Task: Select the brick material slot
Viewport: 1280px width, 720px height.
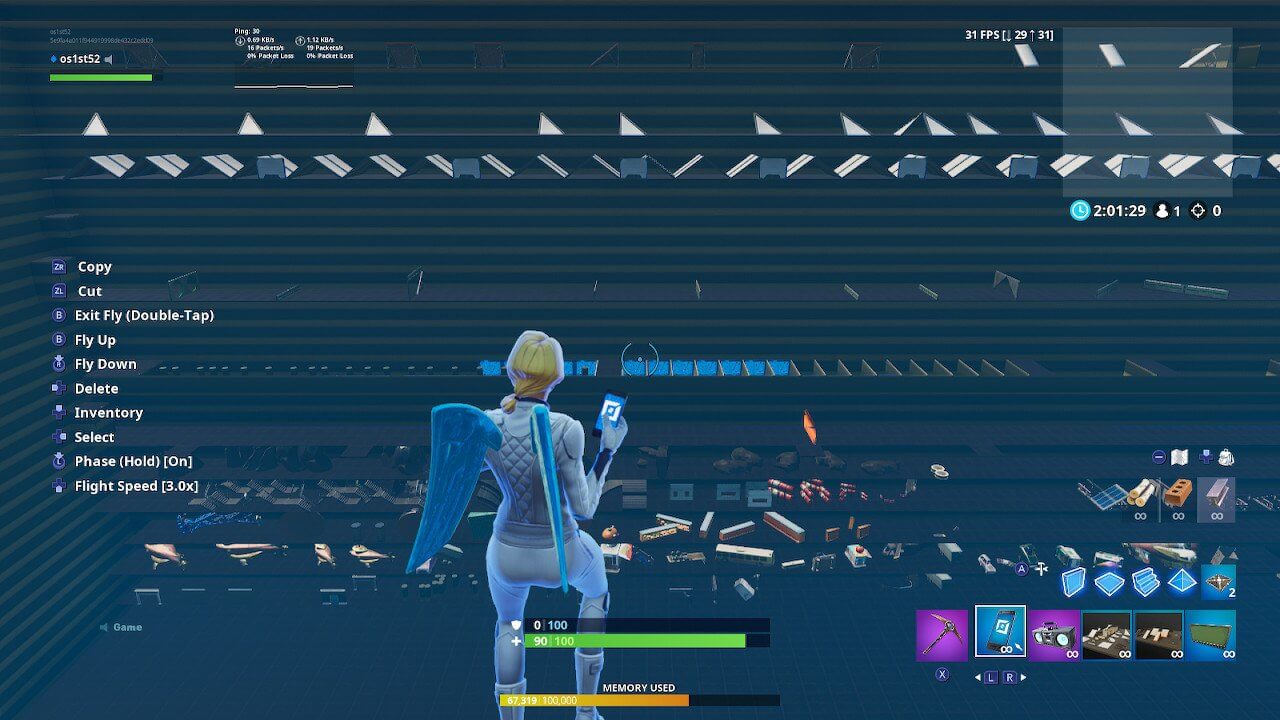Action: 1177,492
